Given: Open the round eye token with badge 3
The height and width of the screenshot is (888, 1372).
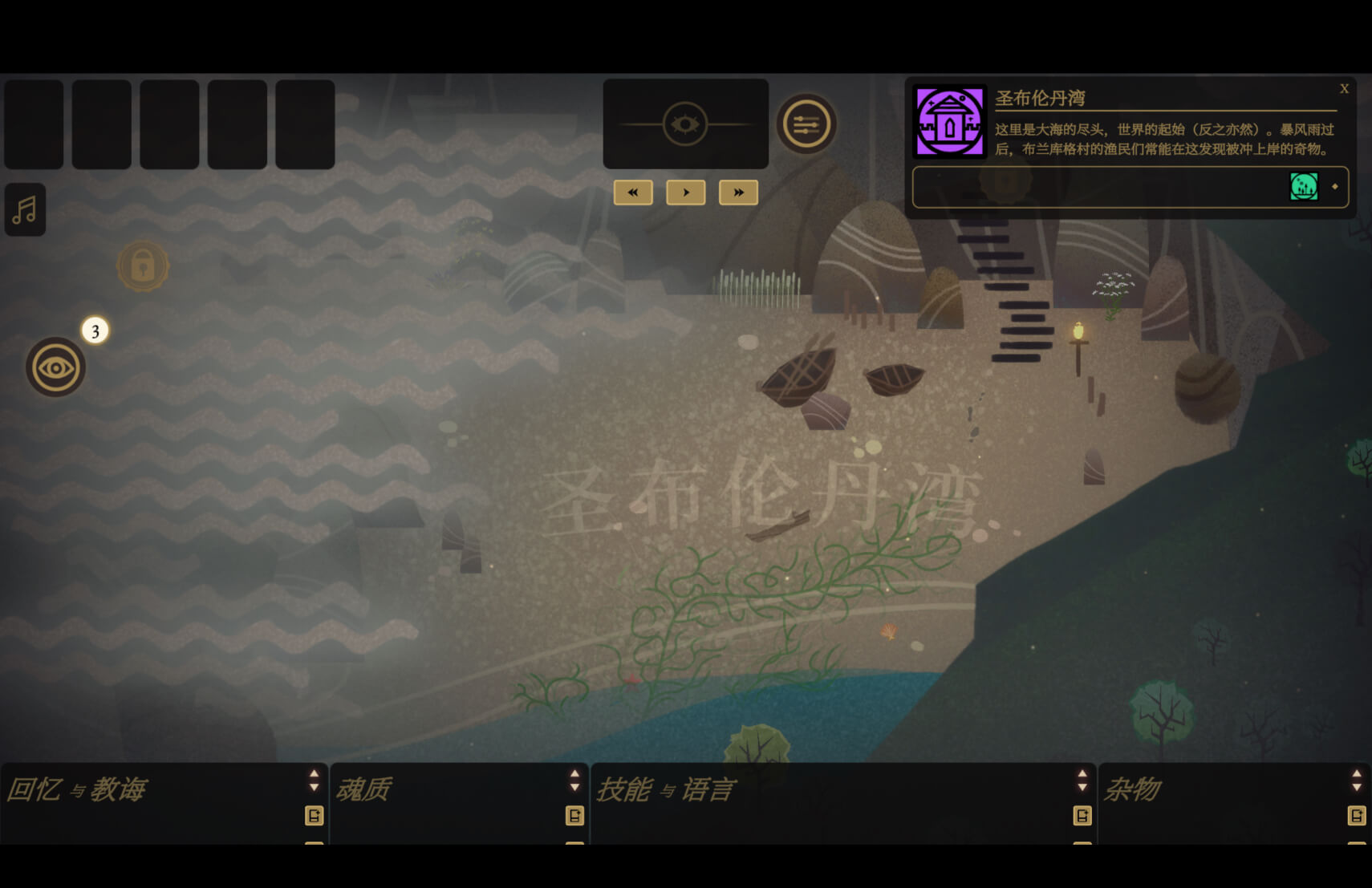Looking at the screenshot, I should [x=55, y=367].
